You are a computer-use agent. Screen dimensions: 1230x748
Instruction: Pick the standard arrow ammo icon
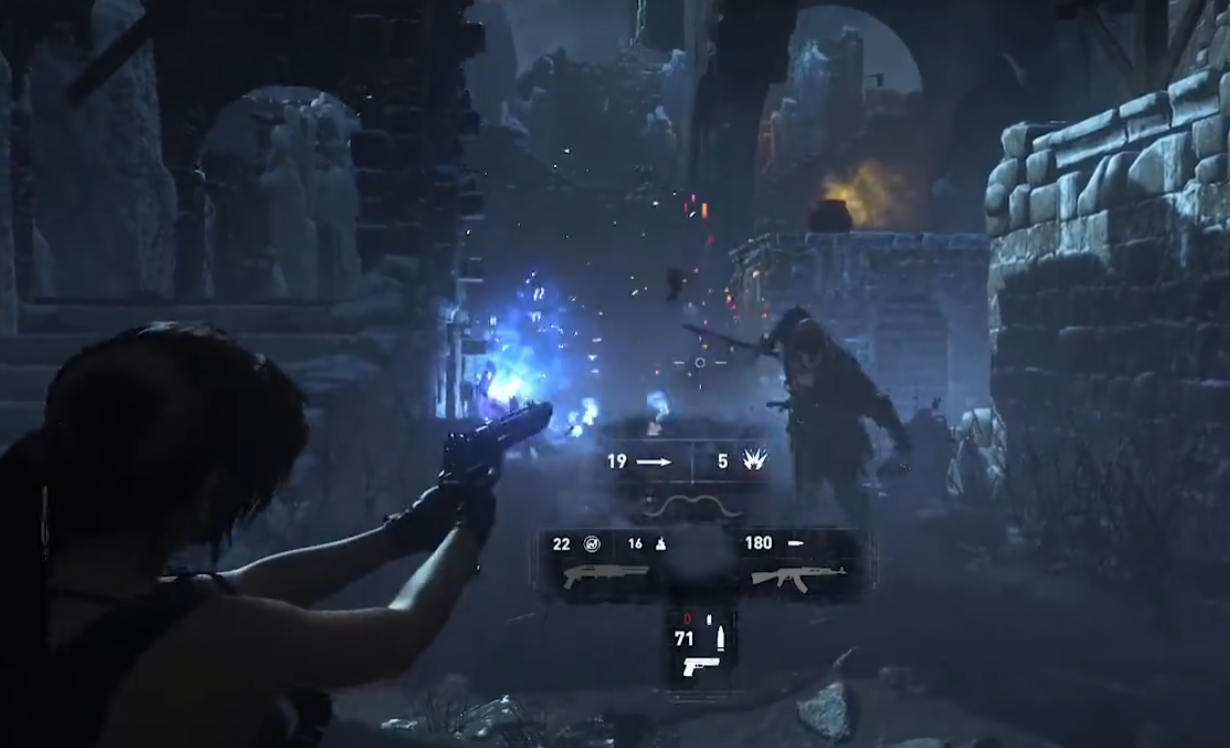(x=653, y=462)
